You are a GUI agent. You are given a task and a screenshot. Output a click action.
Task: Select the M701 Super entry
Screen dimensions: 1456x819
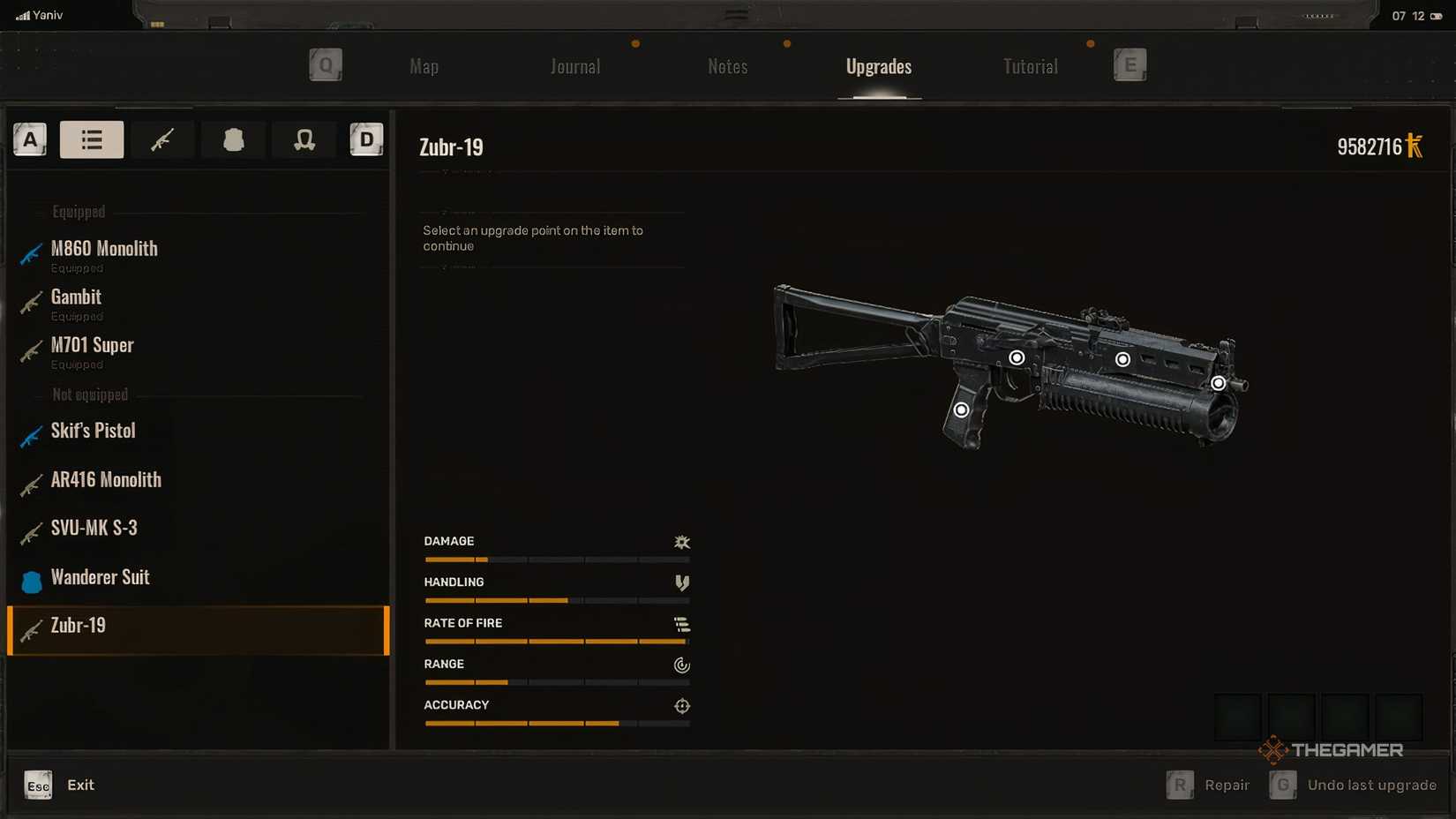[x=92, y=346]
